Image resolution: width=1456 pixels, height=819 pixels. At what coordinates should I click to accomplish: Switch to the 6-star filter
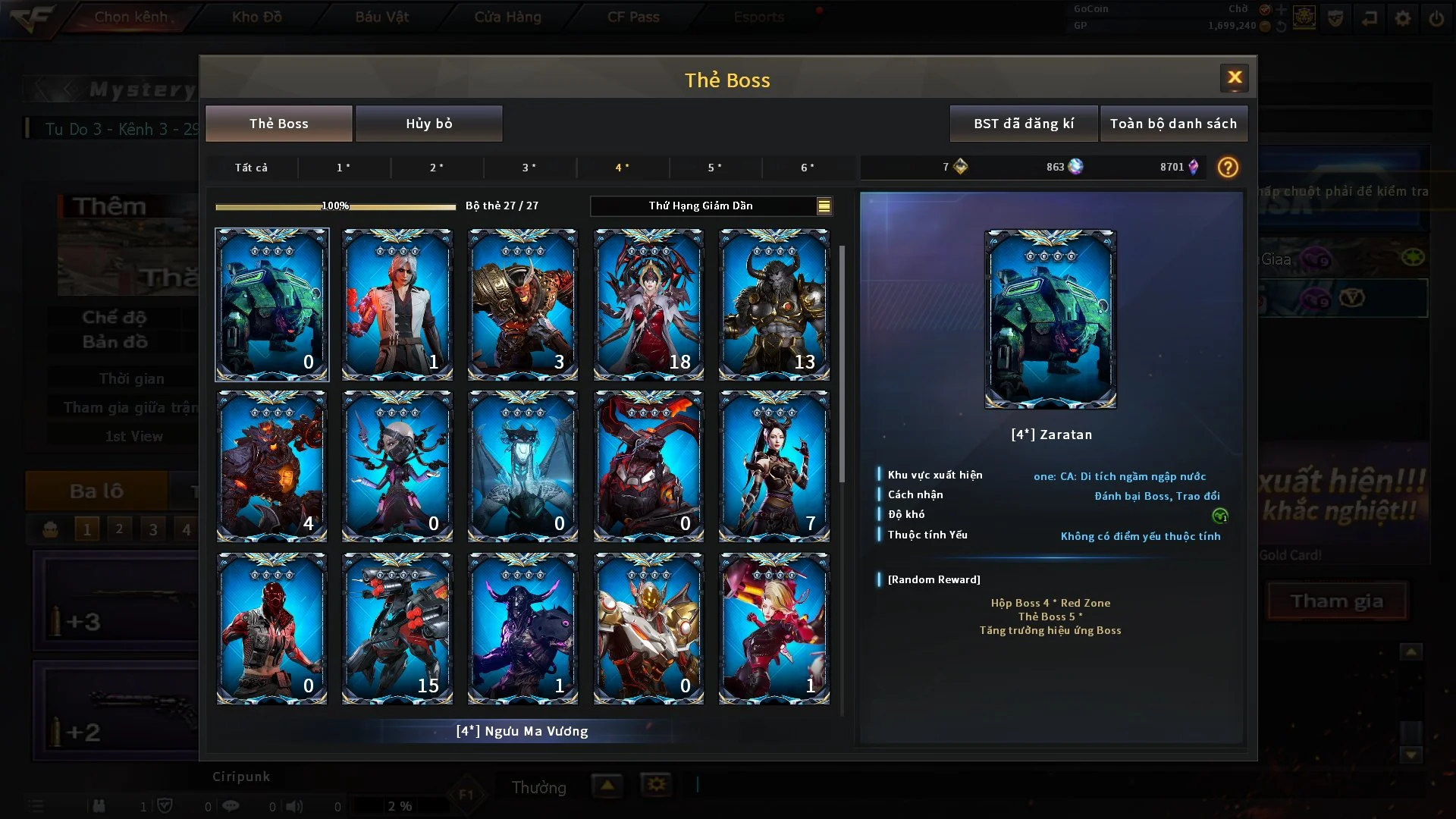[808, 168]
